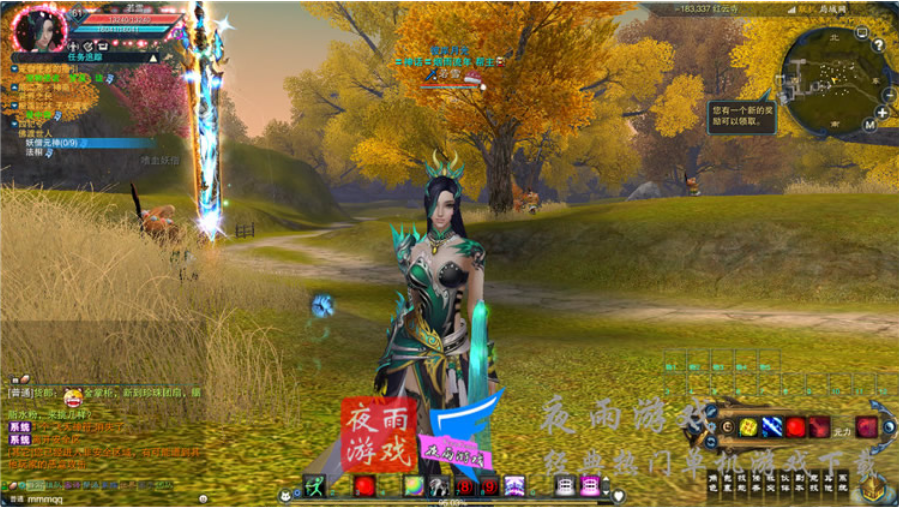Open the world map with the M button

(869, 125)
